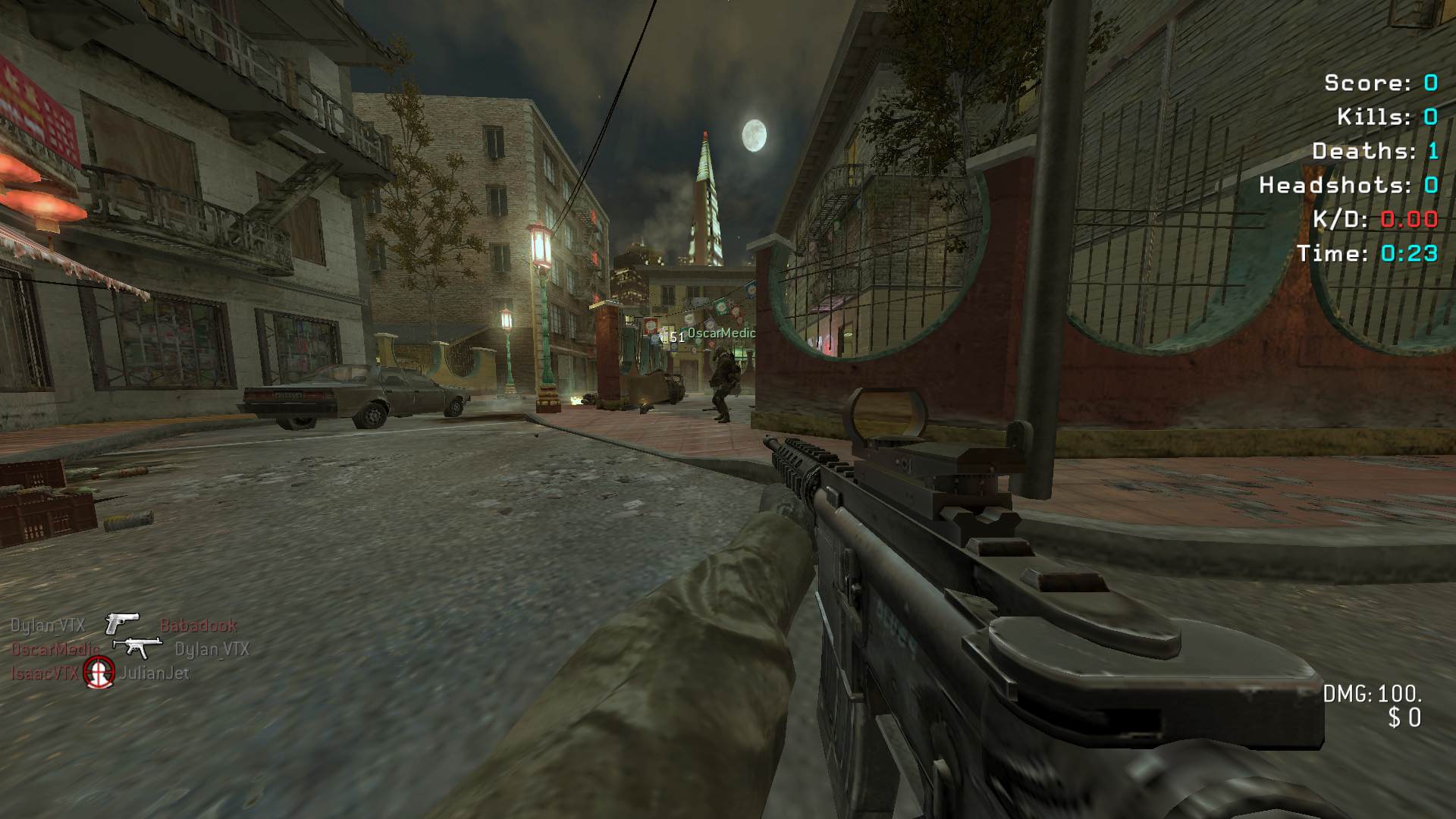Click the red headshot crosshair killfeed icon

point(99,671)
